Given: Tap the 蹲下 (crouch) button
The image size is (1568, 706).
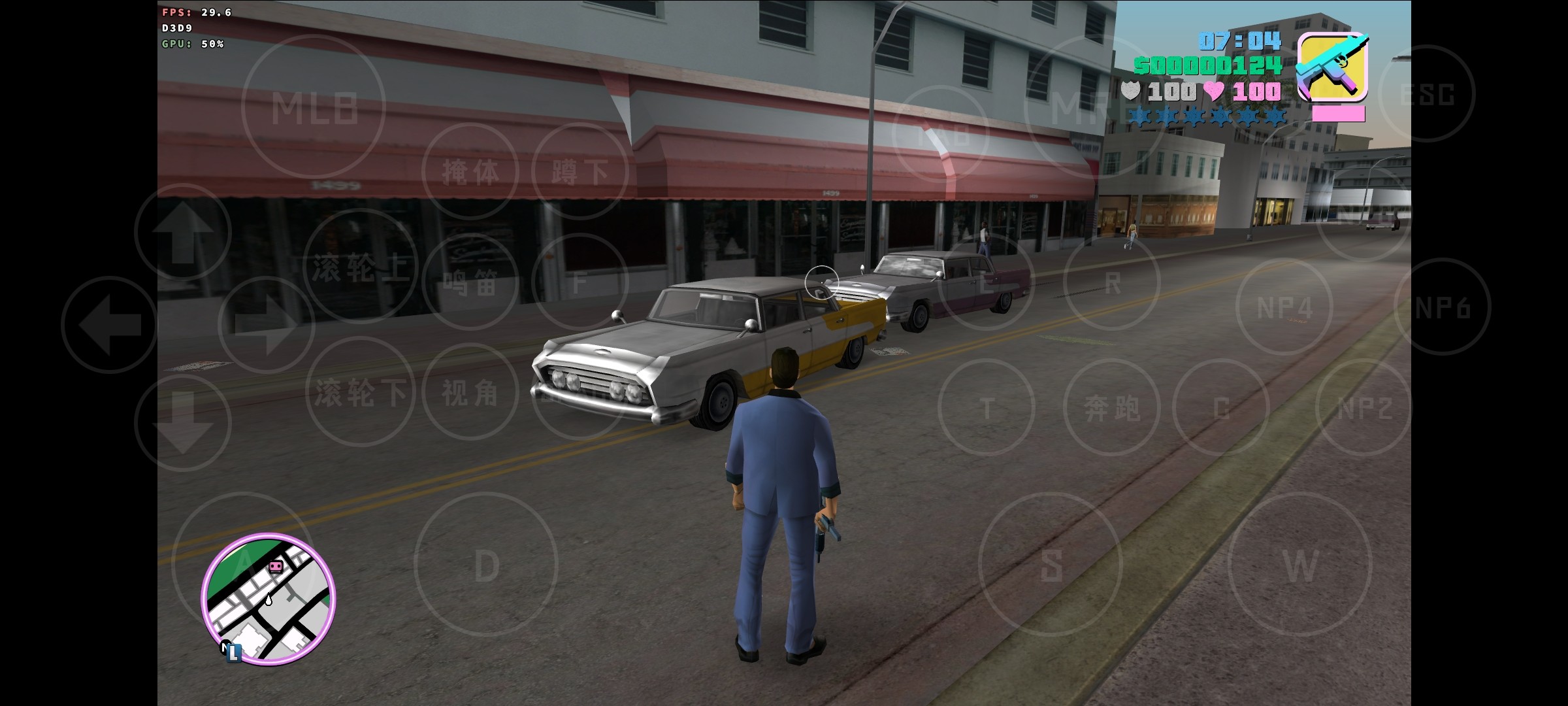Looking at the screenshot, I should pyautogui.click(x=580, y=171).
